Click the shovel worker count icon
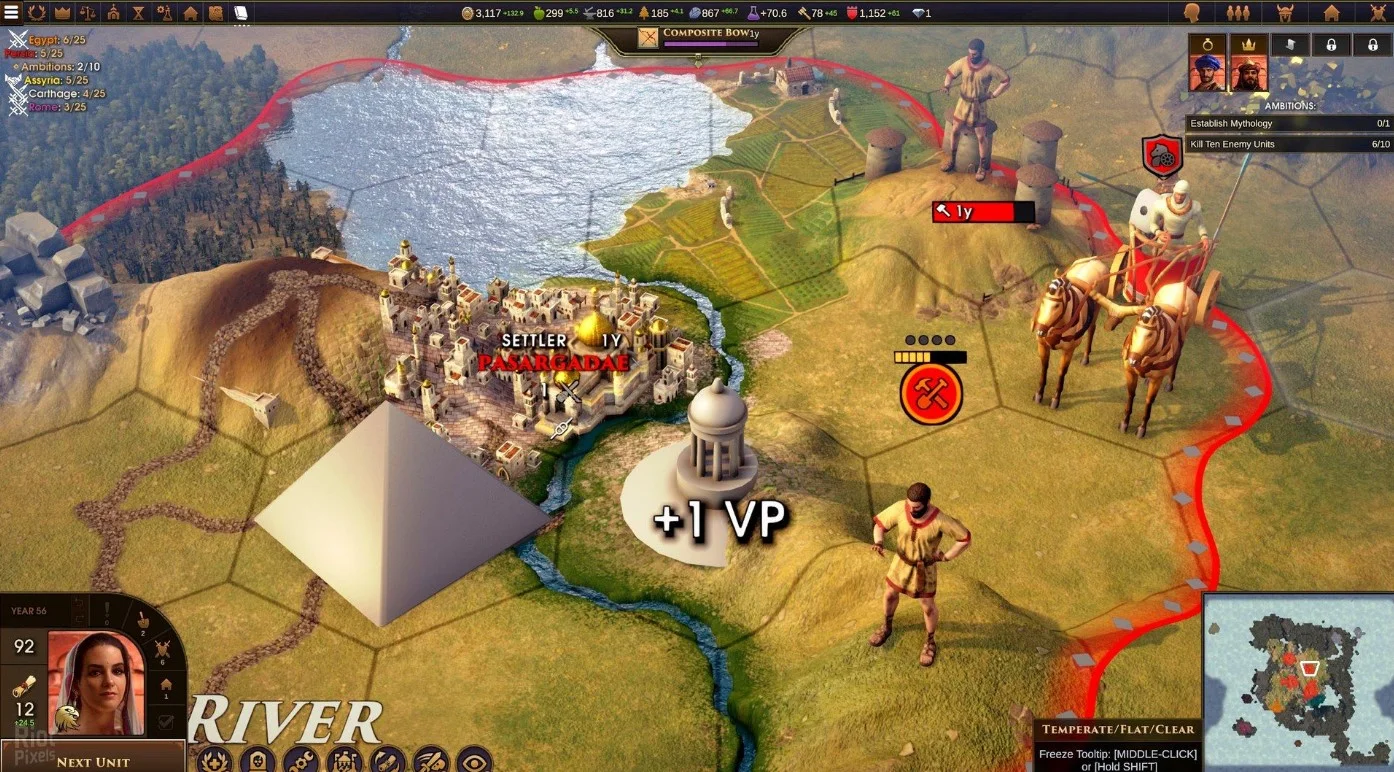The height and width of the screenshot is (772, 1394). click(x=142, y=621)
